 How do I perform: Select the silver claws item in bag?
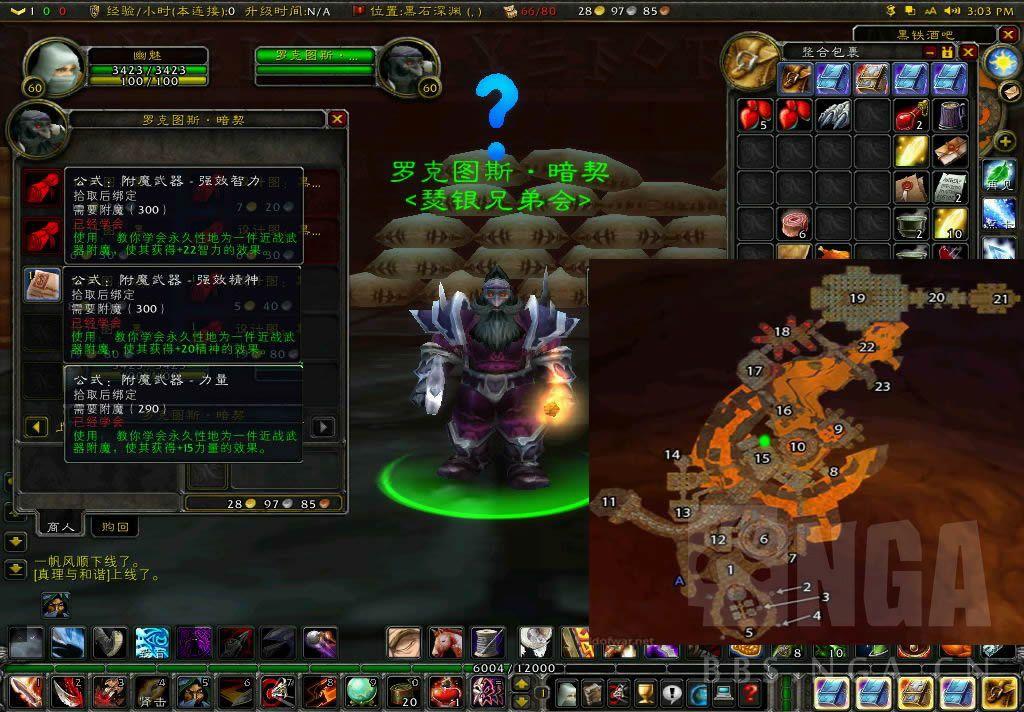tap(833, 114)
